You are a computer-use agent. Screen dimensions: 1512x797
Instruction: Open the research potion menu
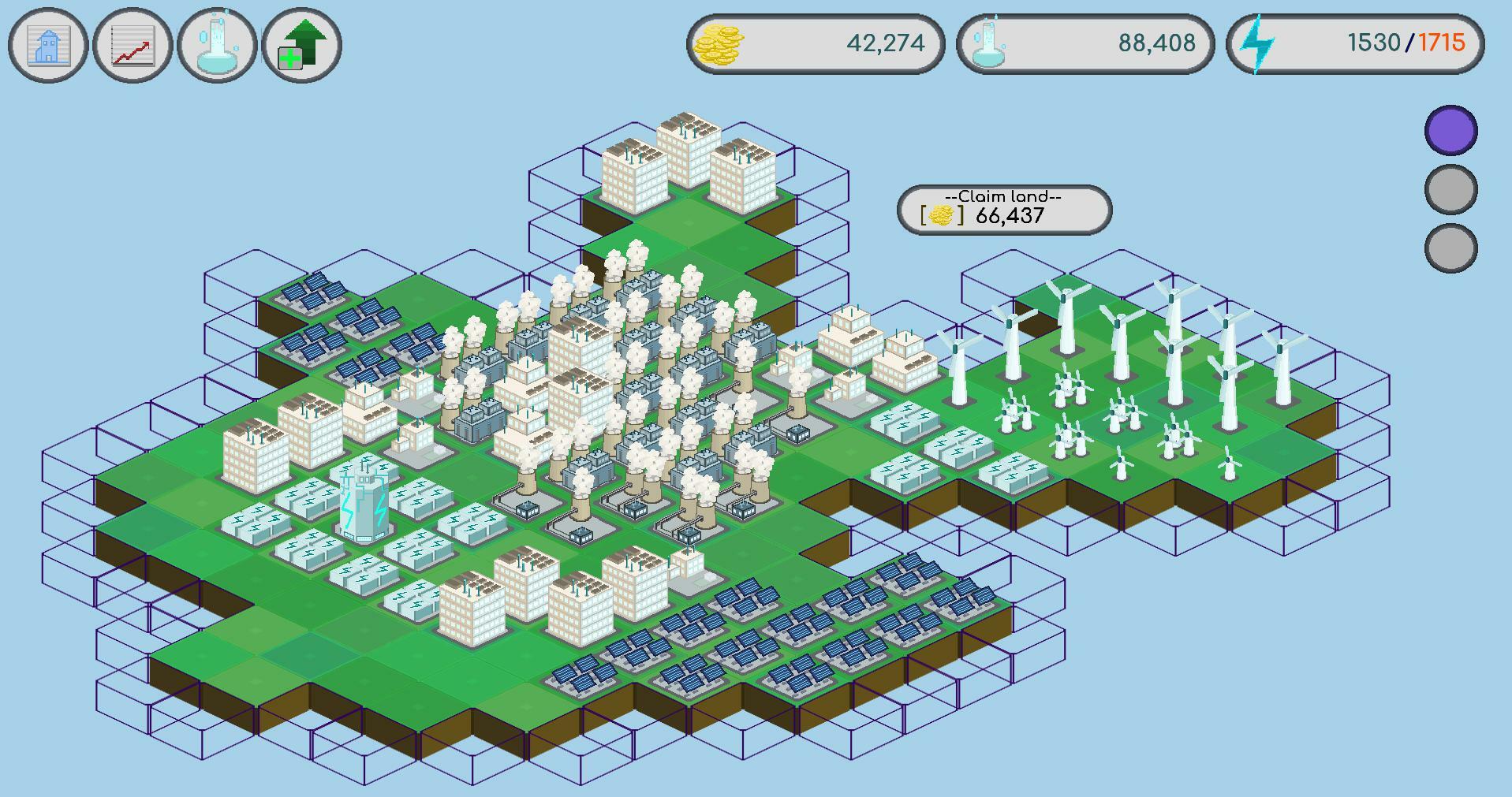[217, 46]
